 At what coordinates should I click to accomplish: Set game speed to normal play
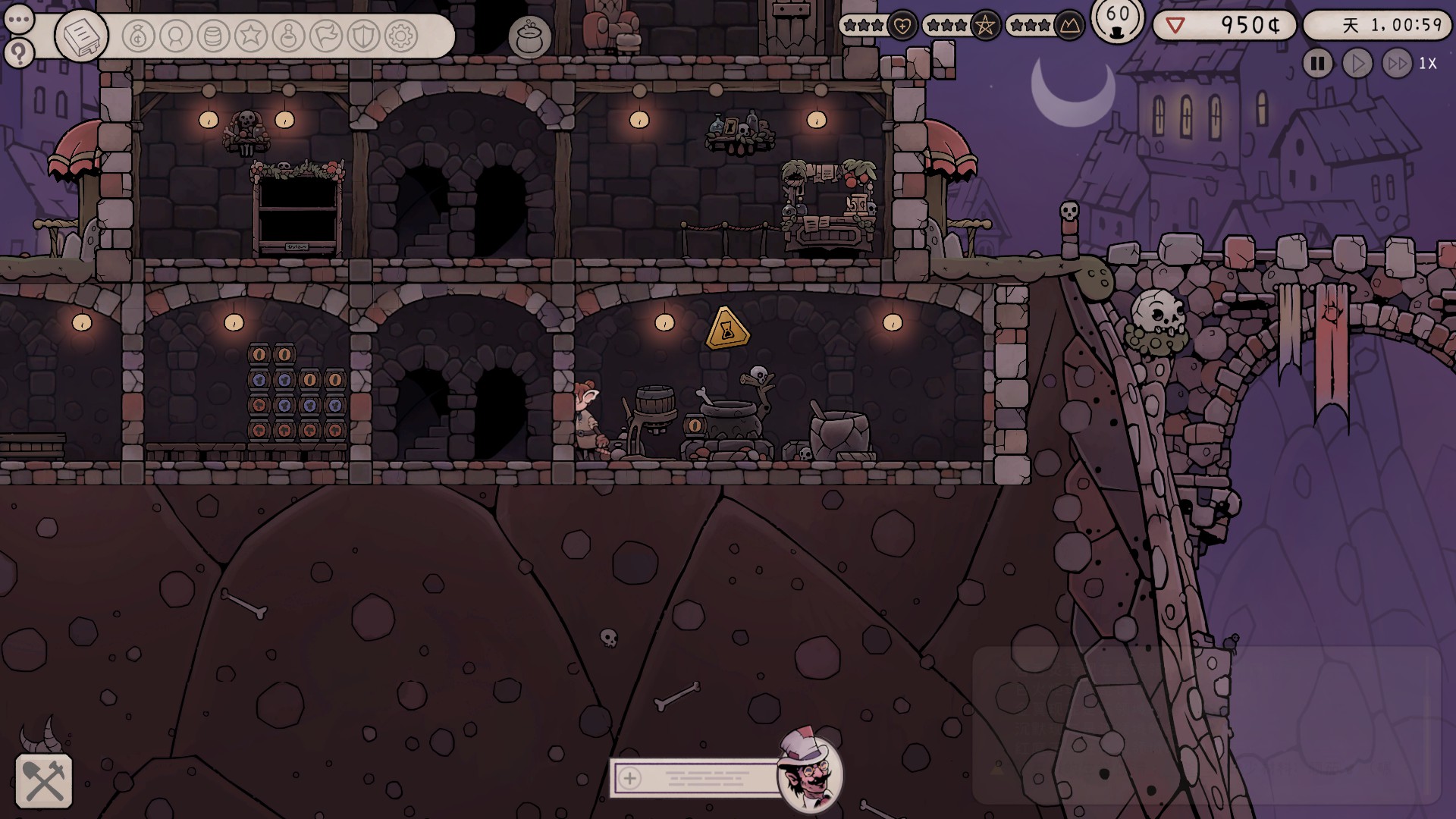tap(1357, 64)
